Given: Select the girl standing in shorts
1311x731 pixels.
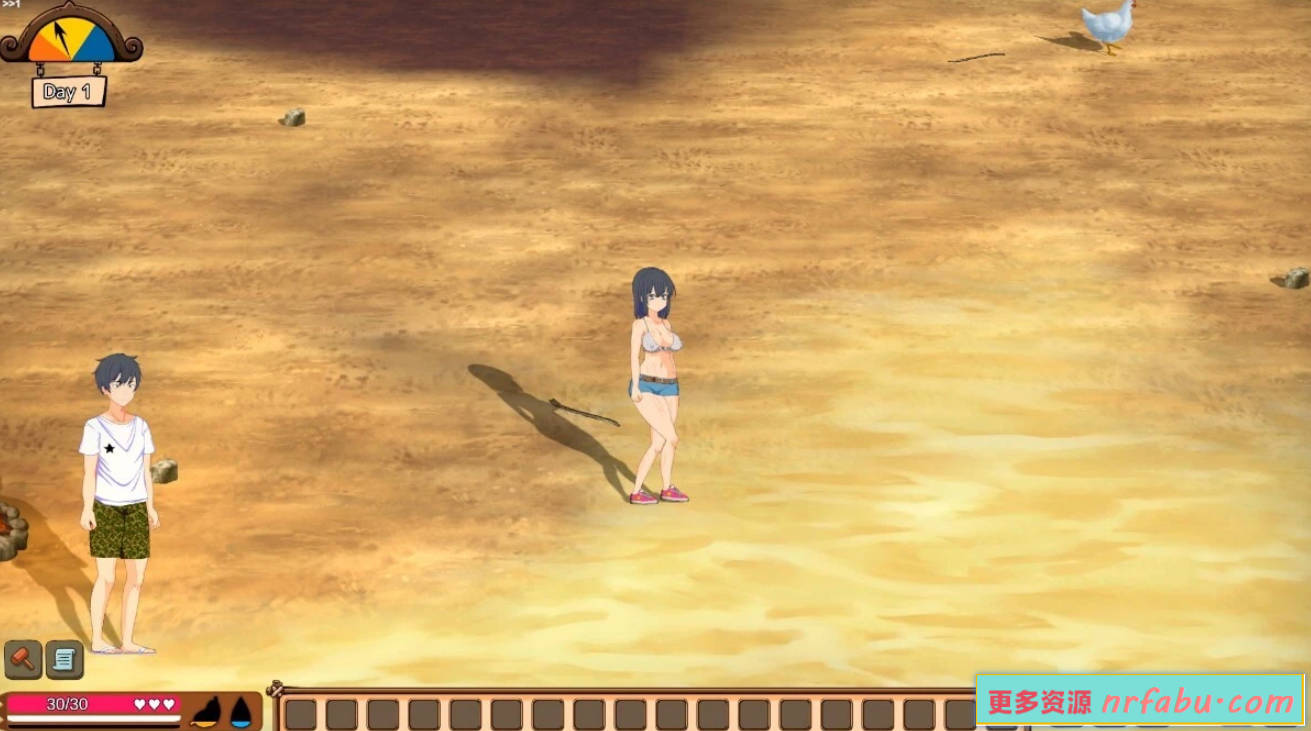Looking at the screenshot, I should tap(655, 390).
